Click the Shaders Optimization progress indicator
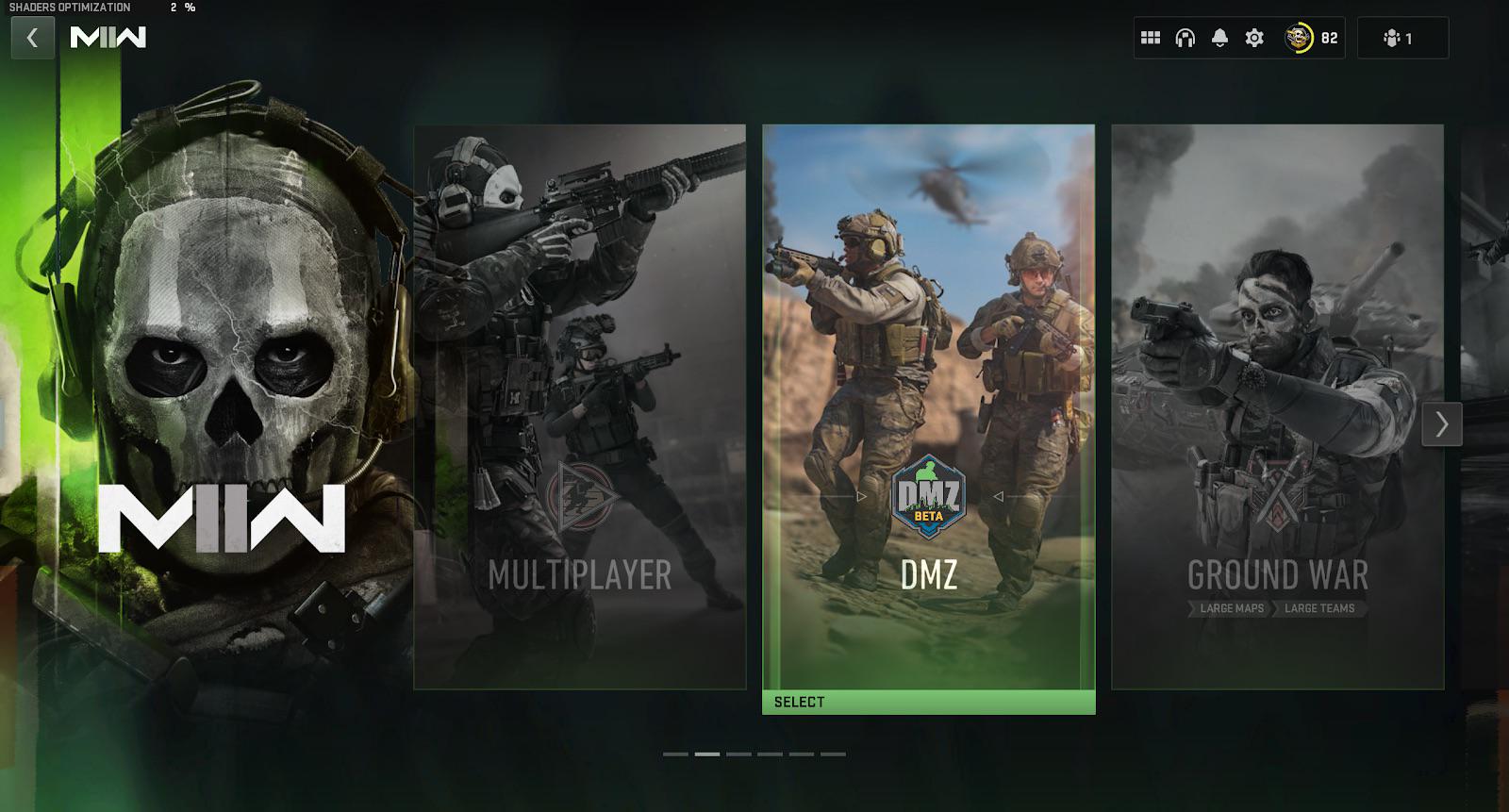 (x=99, y=9)
